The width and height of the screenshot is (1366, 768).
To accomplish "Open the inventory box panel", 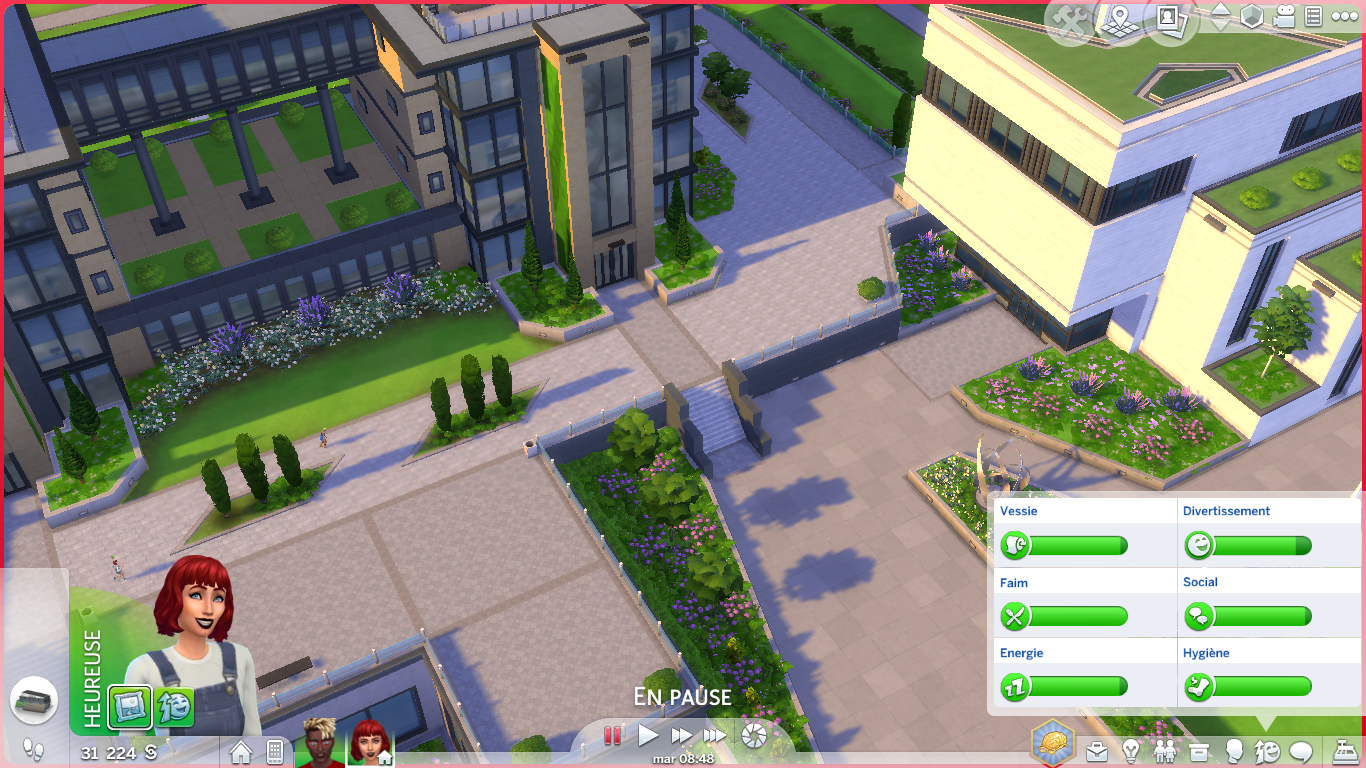I will [1199, 751].
